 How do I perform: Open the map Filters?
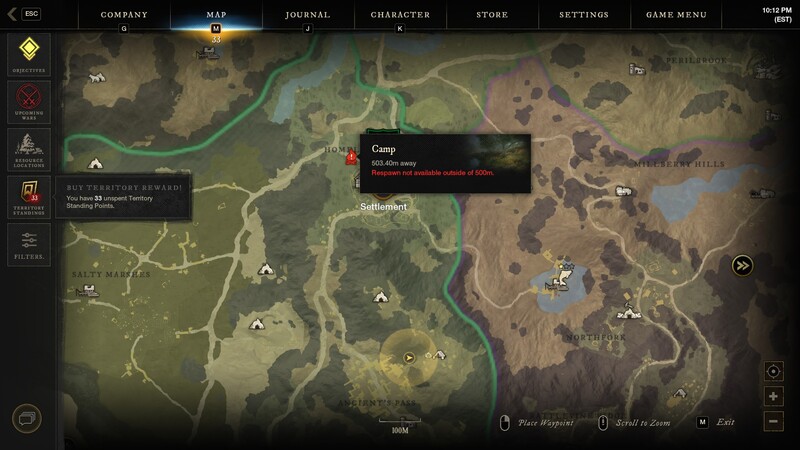tap(28, 243)
